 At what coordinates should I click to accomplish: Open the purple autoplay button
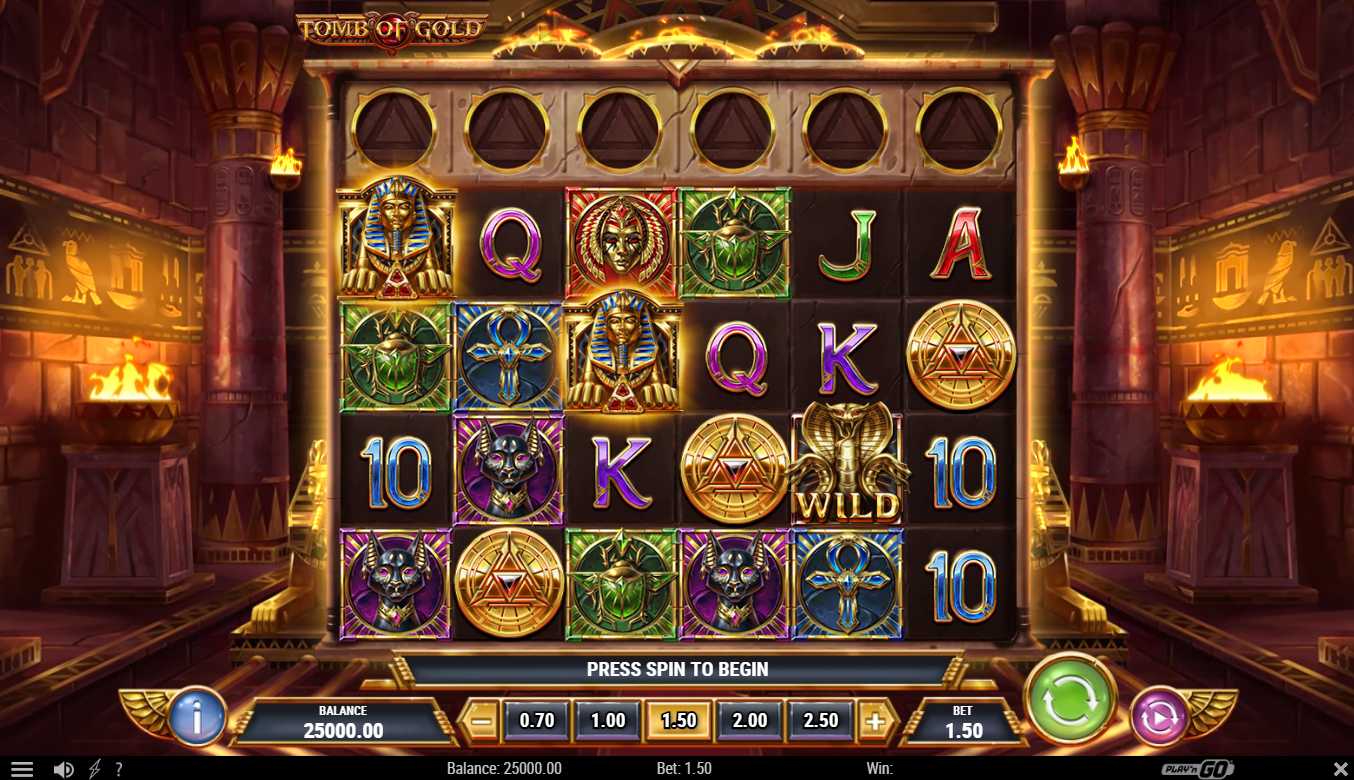1158,717
